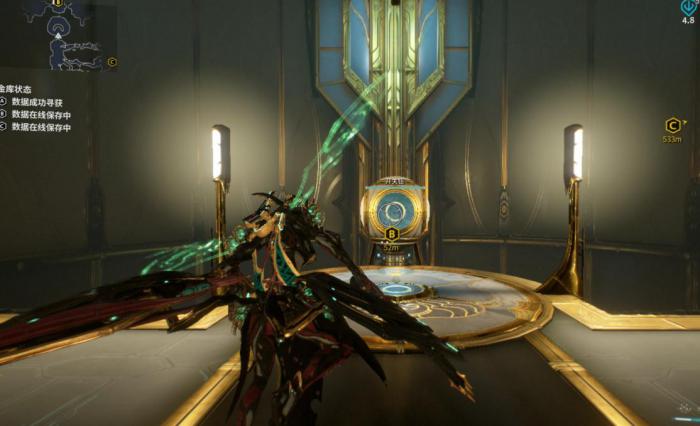Select the yellow C waypoint marker at 533m
The image size is (700, 426).
[672, 125]
